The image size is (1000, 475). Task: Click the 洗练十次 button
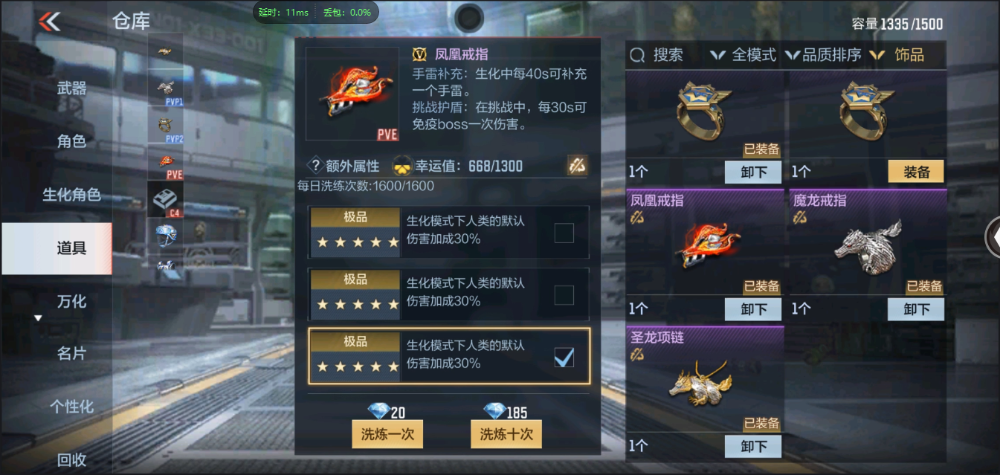pyautogui.click(x=506, y=434)
